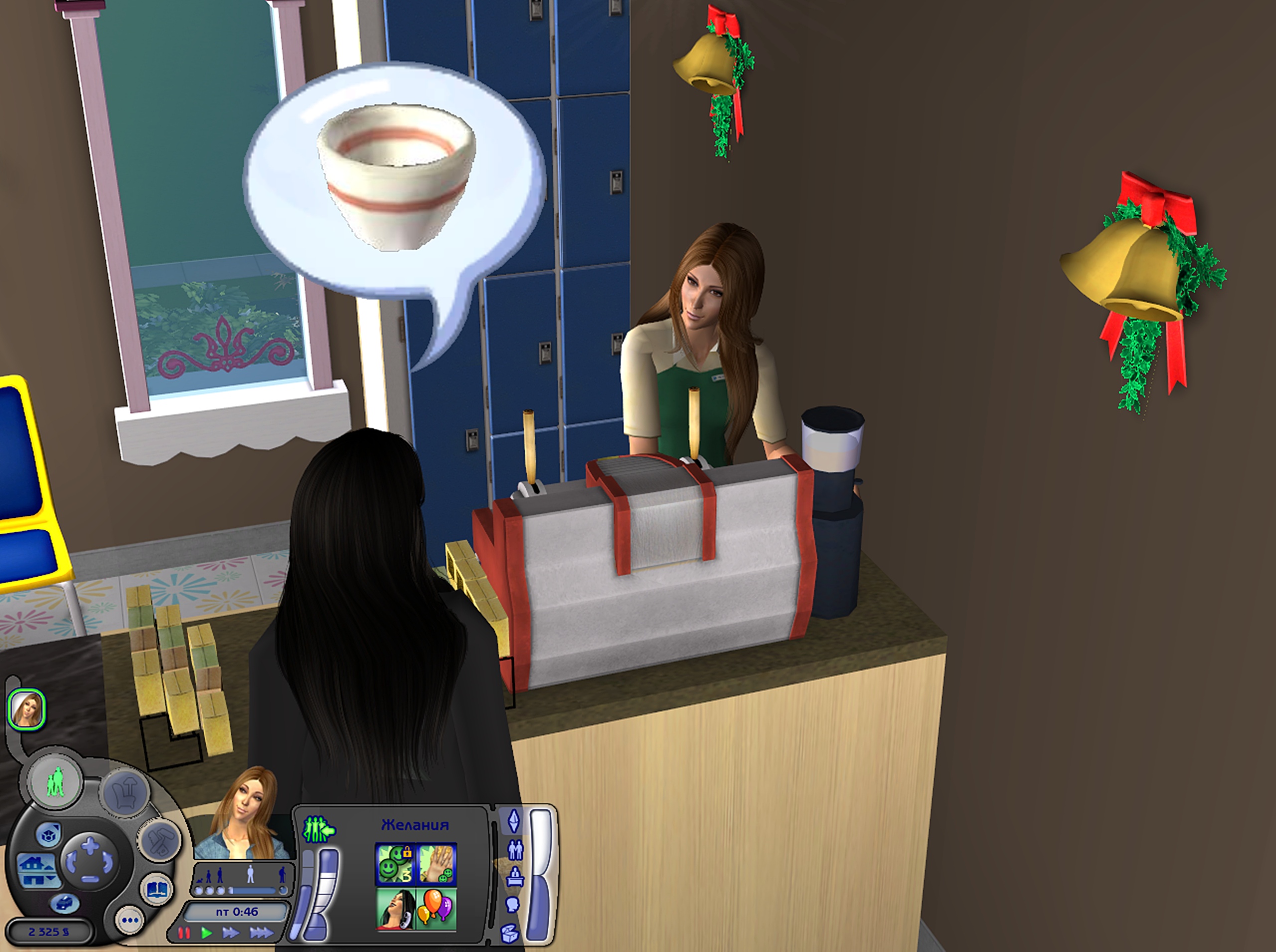Switch to Live mode with the green family icon
Viewport: 1276px width, 952px height.
(x=55, y=784)
